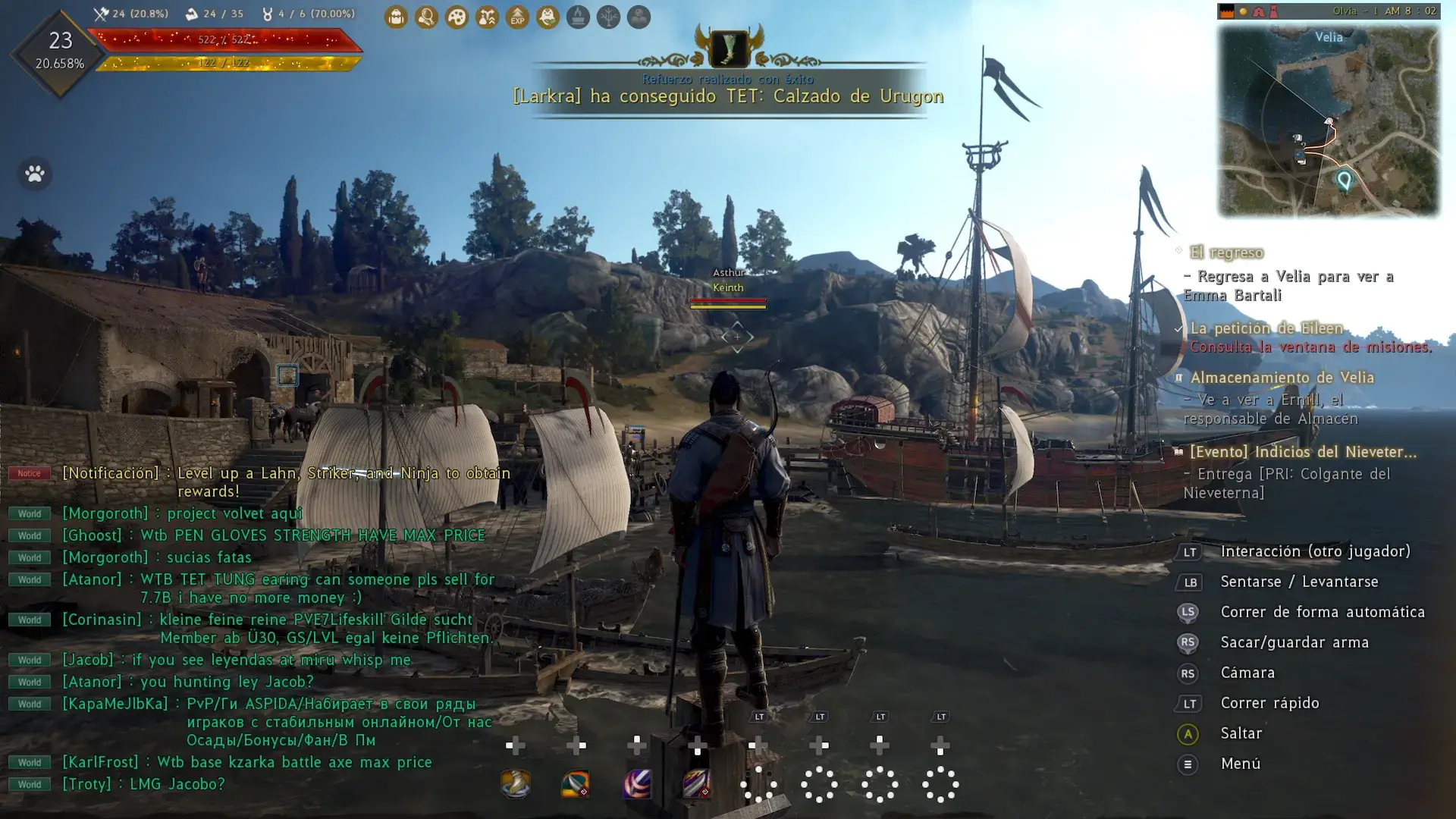Select the hoof ability in the hotbar

pyautogui.click(x=516, y=785)
